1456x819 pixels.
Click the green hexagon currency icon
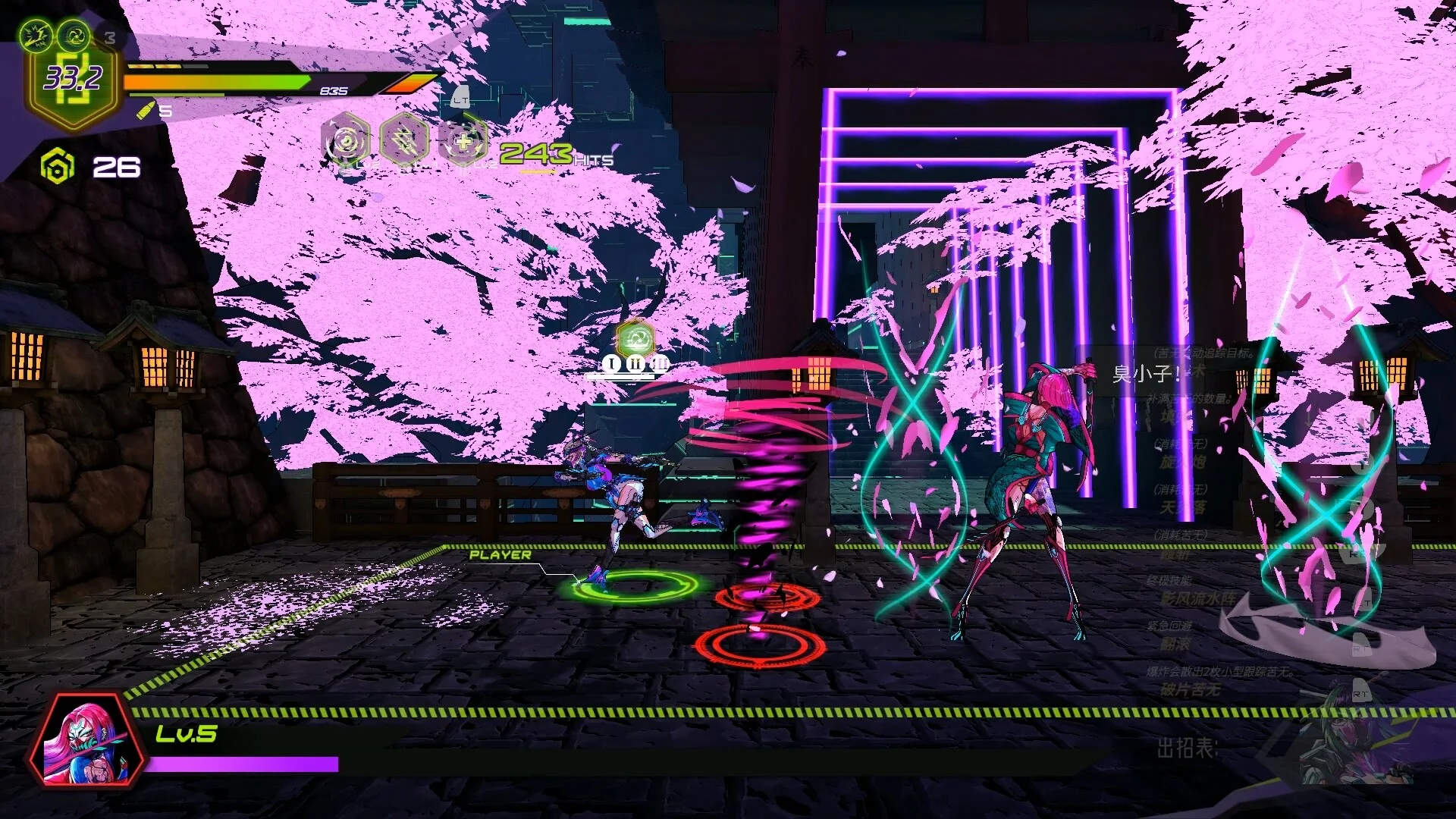[58, 167]
